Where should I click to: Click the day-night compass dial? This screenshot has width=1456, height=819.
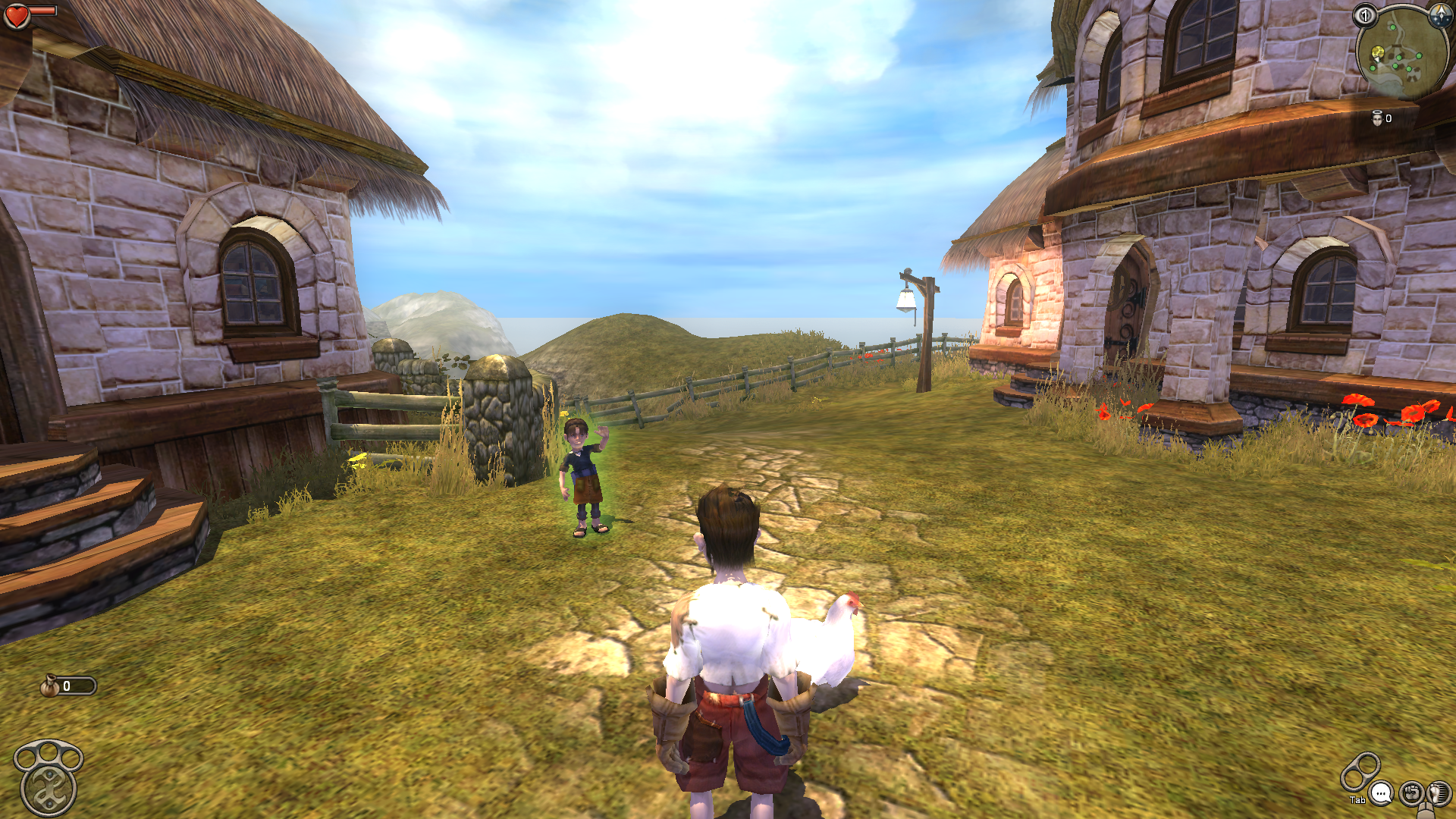[1440, 15]
